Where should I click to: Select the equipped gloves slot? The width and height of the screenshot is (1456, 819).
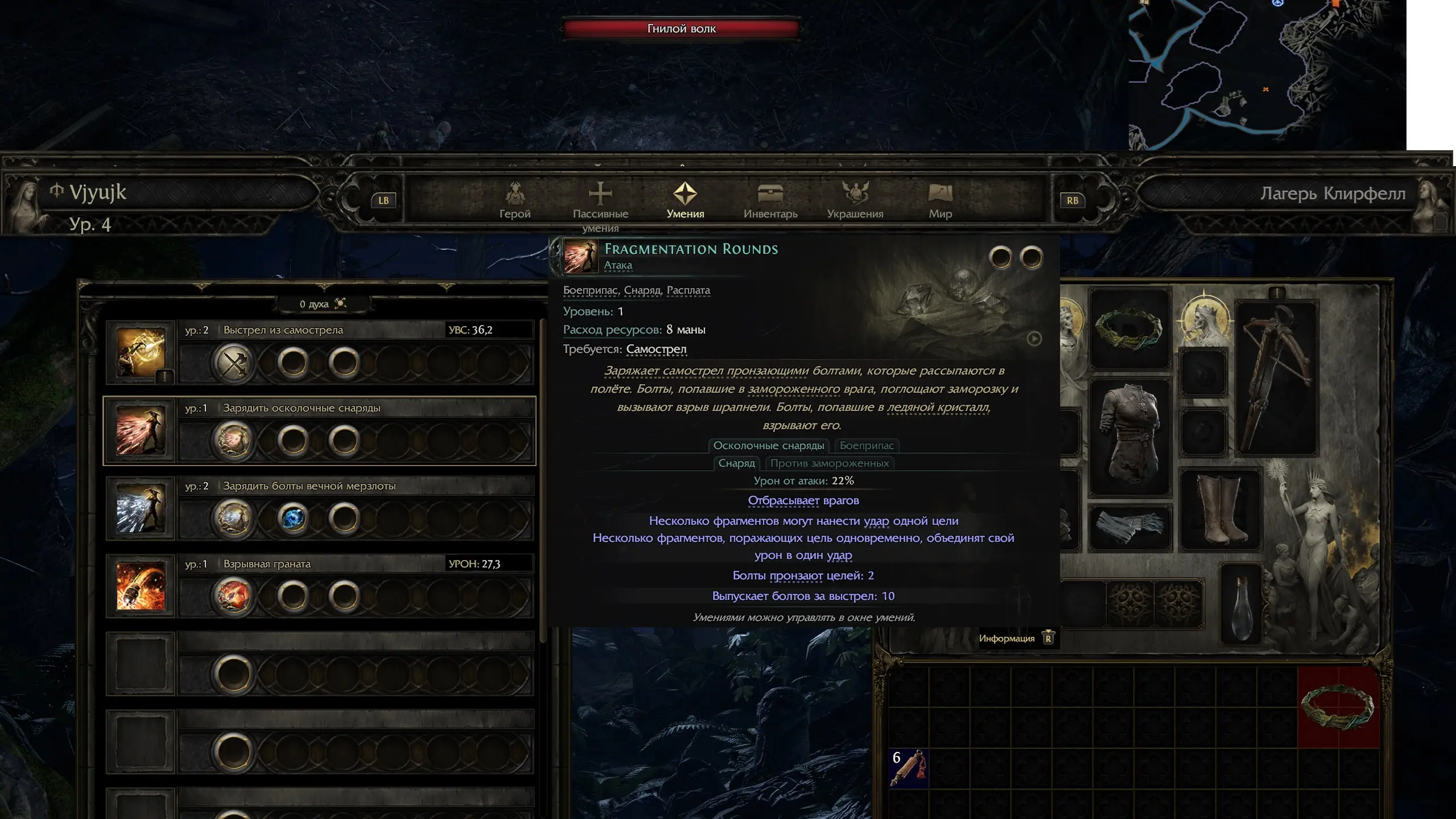(1128, 528)
